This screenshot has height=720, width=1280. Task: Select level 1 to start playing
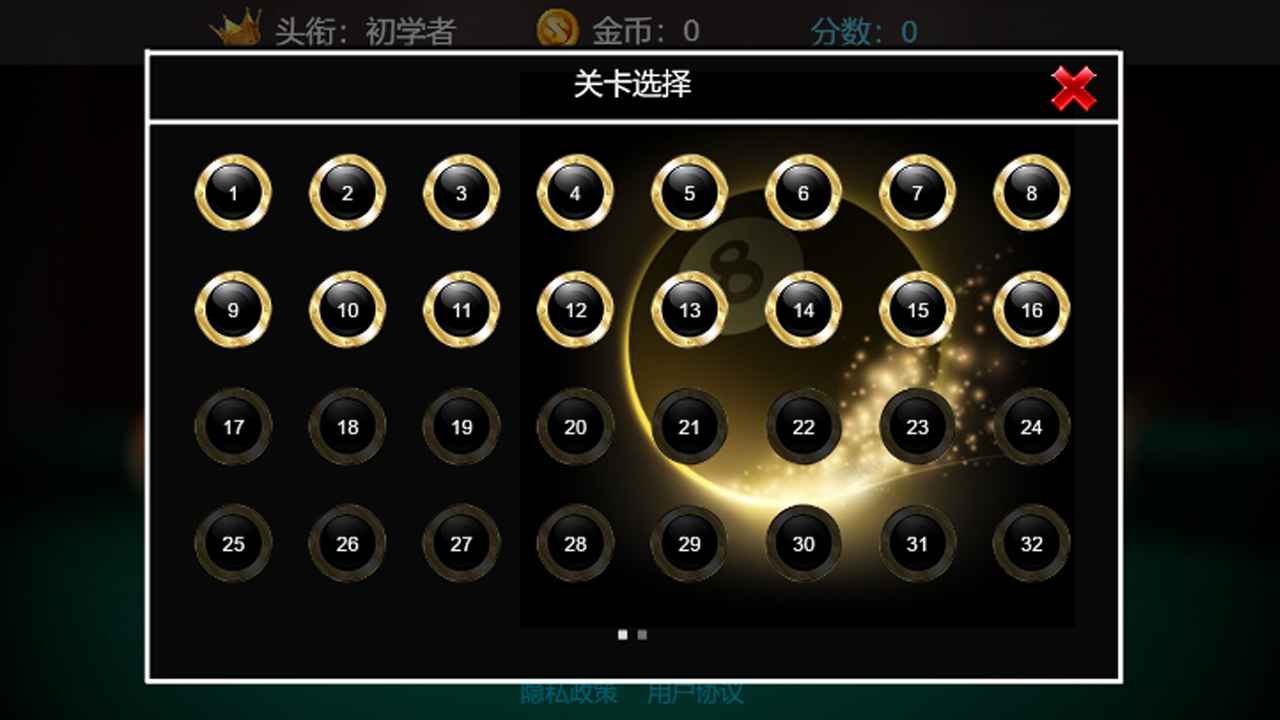pyautogui.click(x=232, y=194)
